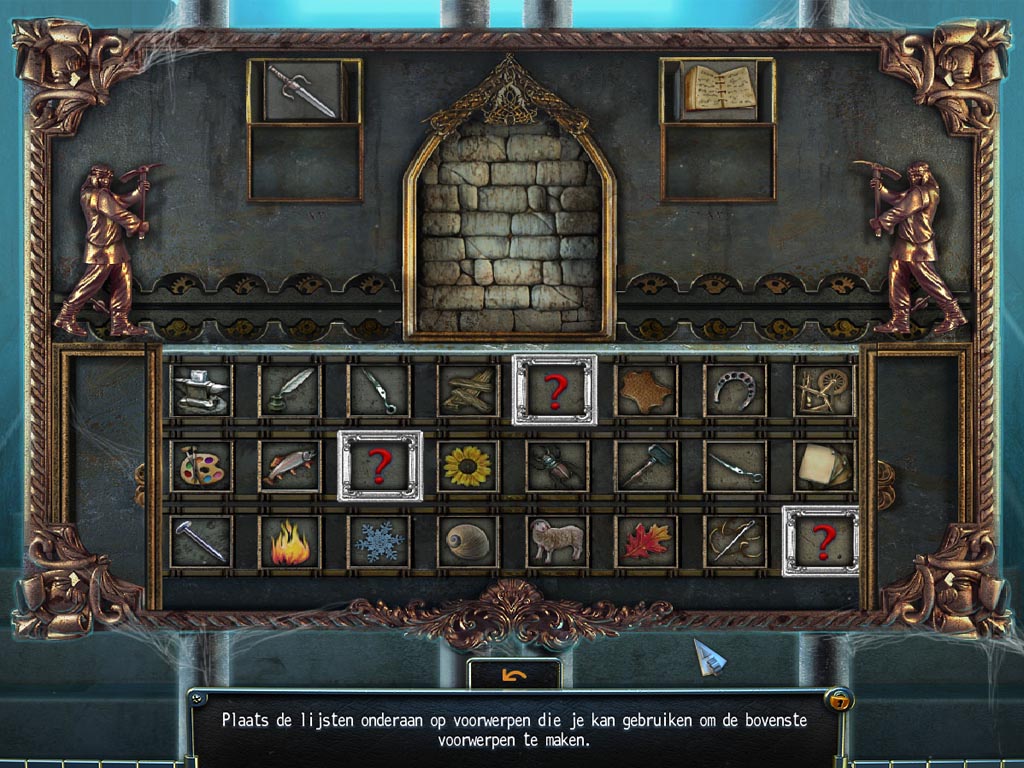1024x768 pixels.
Task: Pick the hammer tile
Action: (x=645, y=466)
